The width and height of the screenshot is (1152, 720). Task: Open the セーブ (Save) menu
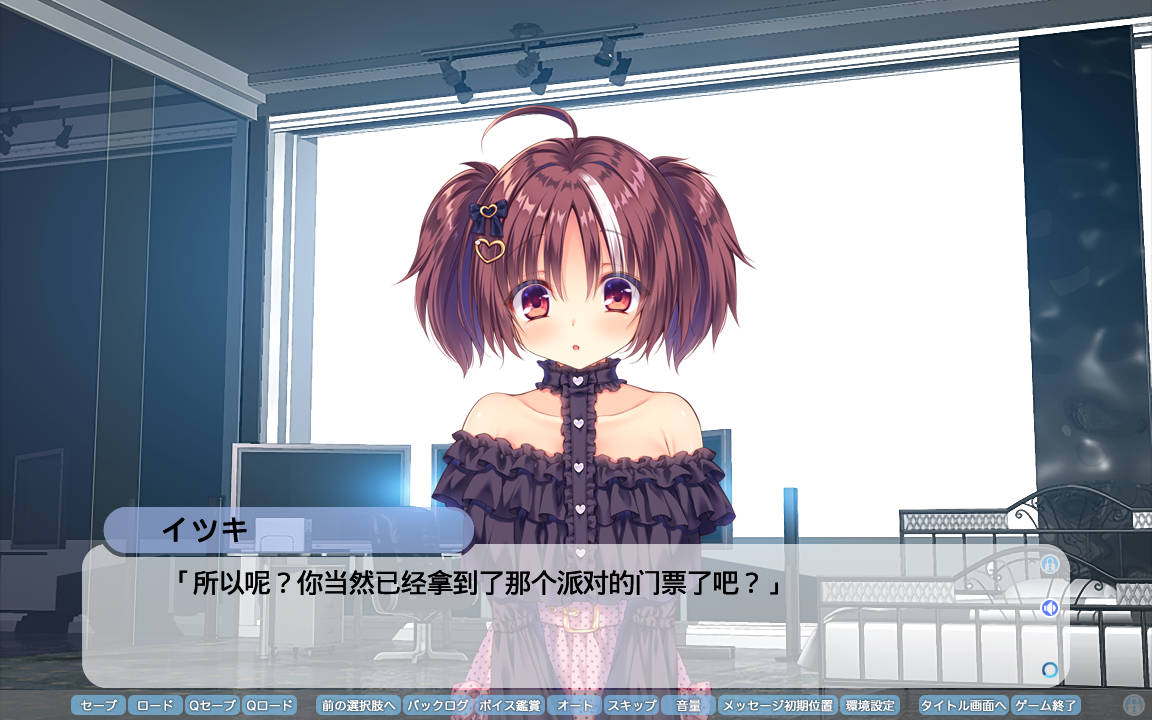click(98, 705)
